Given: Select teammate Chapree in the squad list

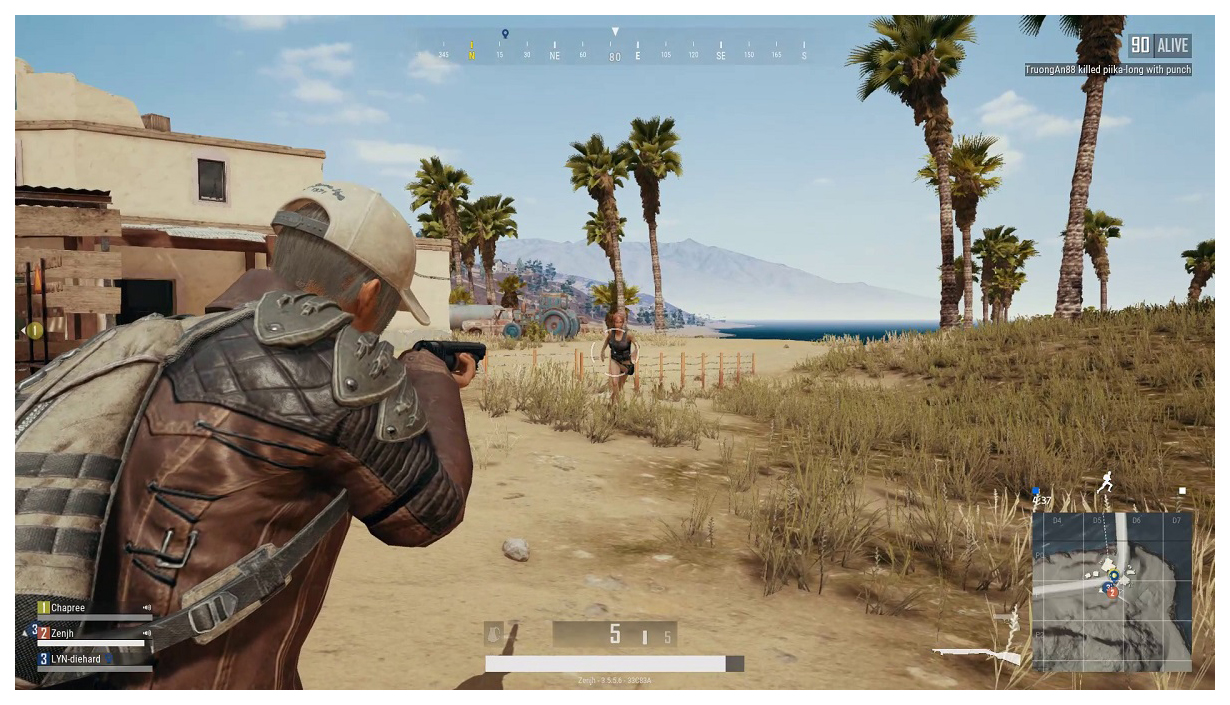Looking at the screenshot, I should coord(68,608).
